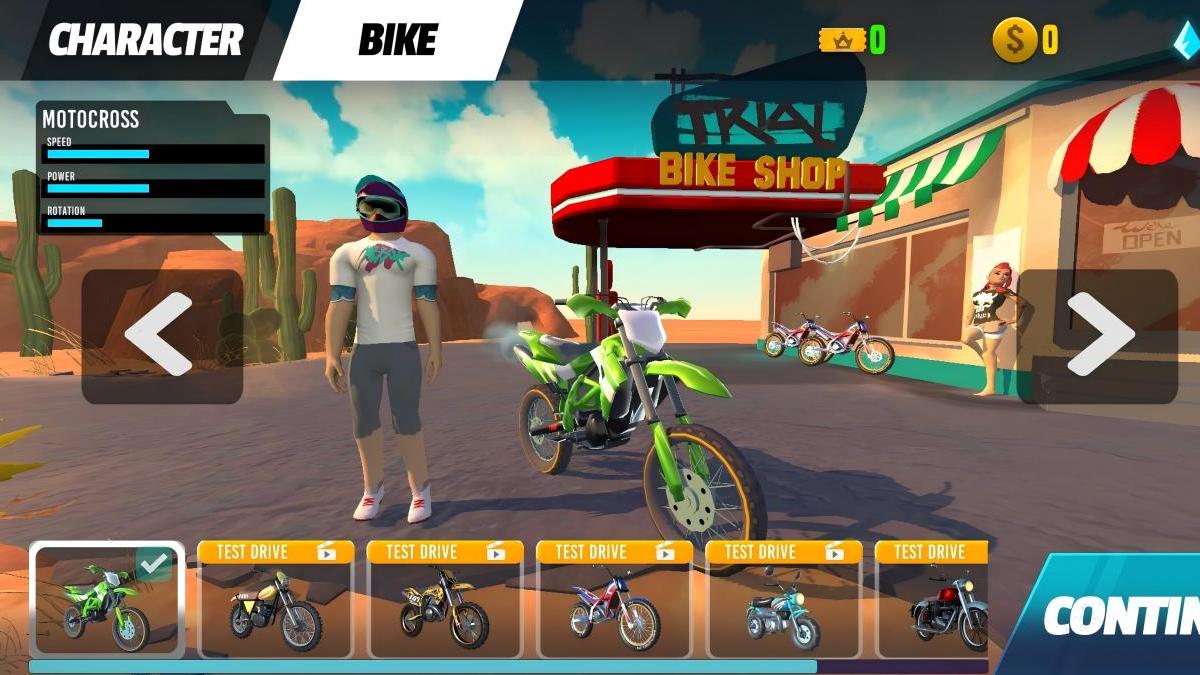Select the Bike tab
Viewport: 1200px width, 675px height.
pyautogui.click(x=397, y=40)
